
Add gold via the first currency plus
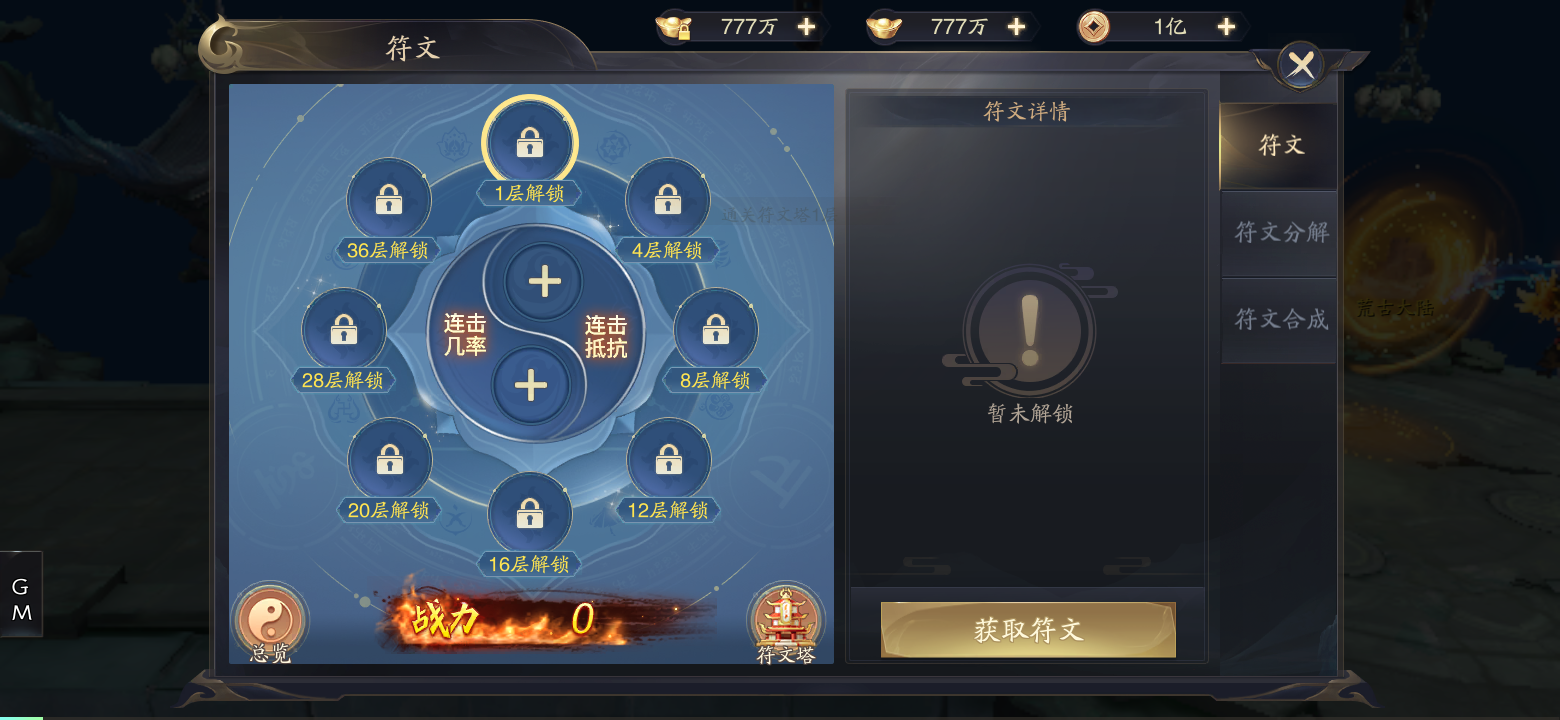(806, 26)
